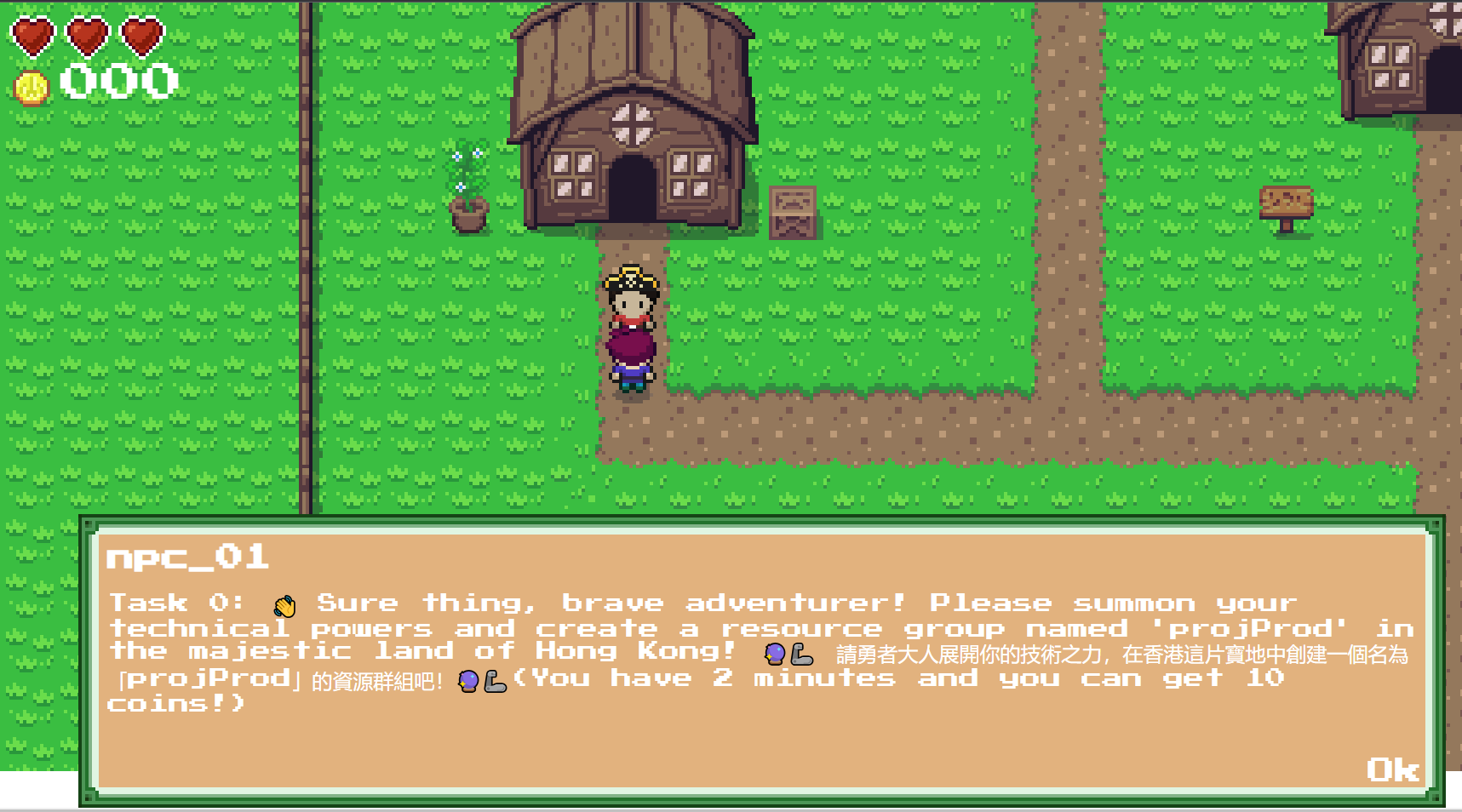Click the crystal ball emoji in the Chinese text
1462x812 pixels.
[467, 682]
